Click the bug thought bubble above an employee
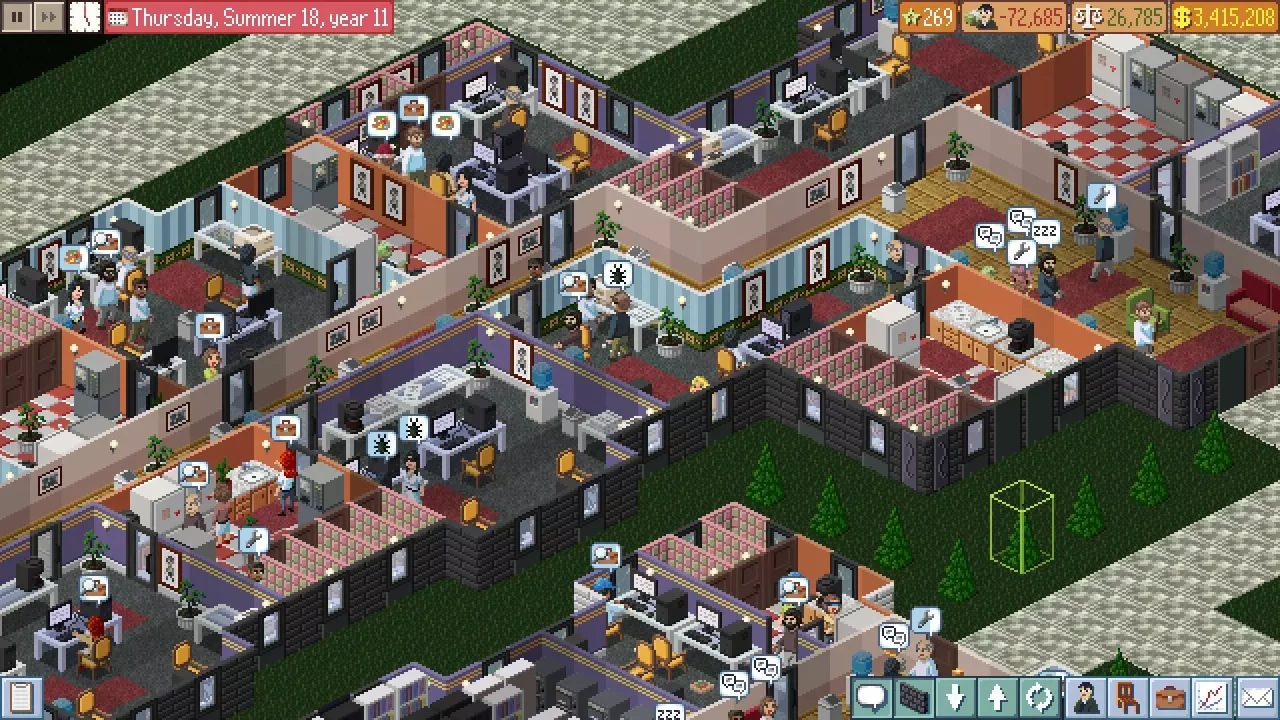The image size is (1280, 720). 617,272
